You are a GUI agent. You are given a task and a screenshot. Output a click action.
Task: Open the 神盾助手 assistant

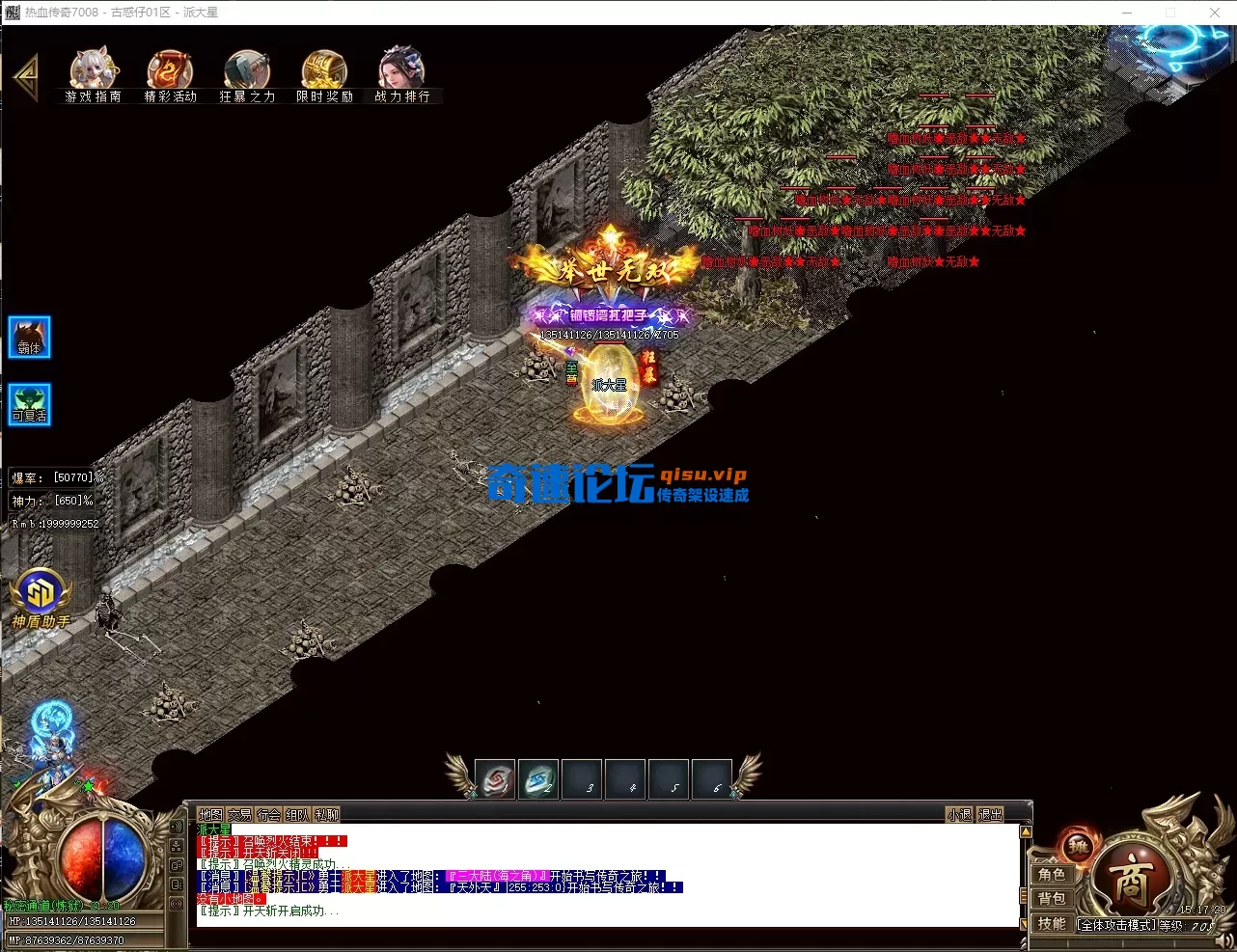click(40, 596)
